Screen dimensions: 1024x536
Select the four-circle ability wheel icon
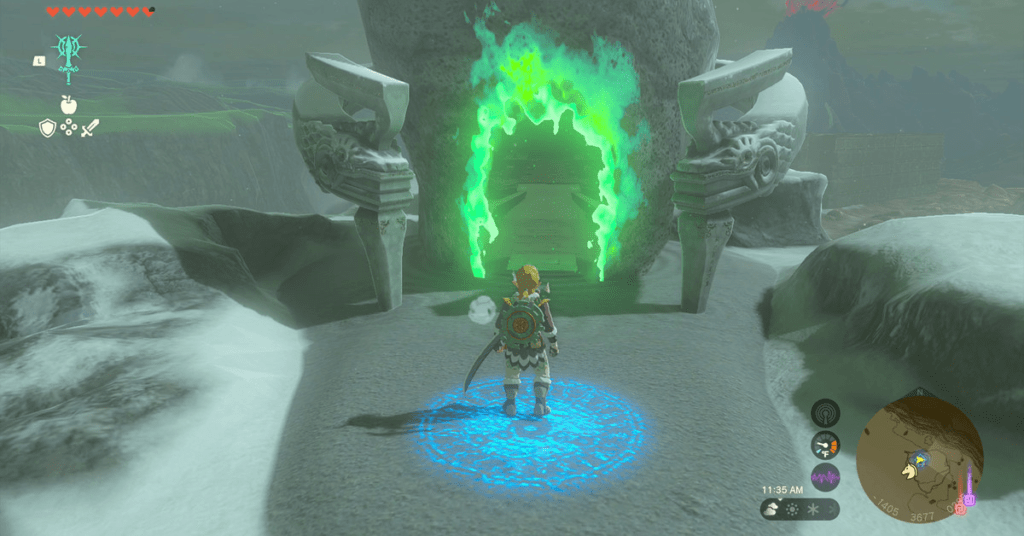click(68, 127)
